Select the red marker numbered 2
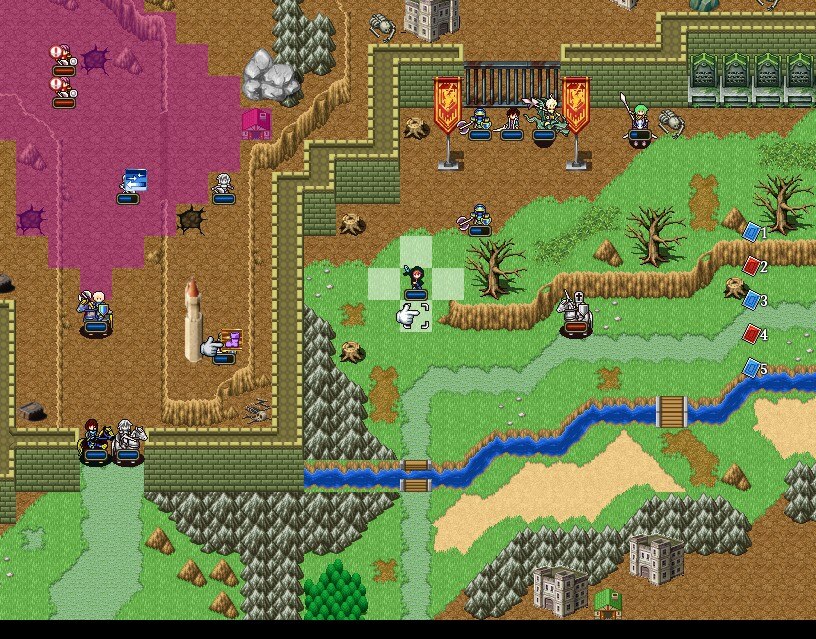Viewport: 816px width, 639px height. (x=752, y=266)
